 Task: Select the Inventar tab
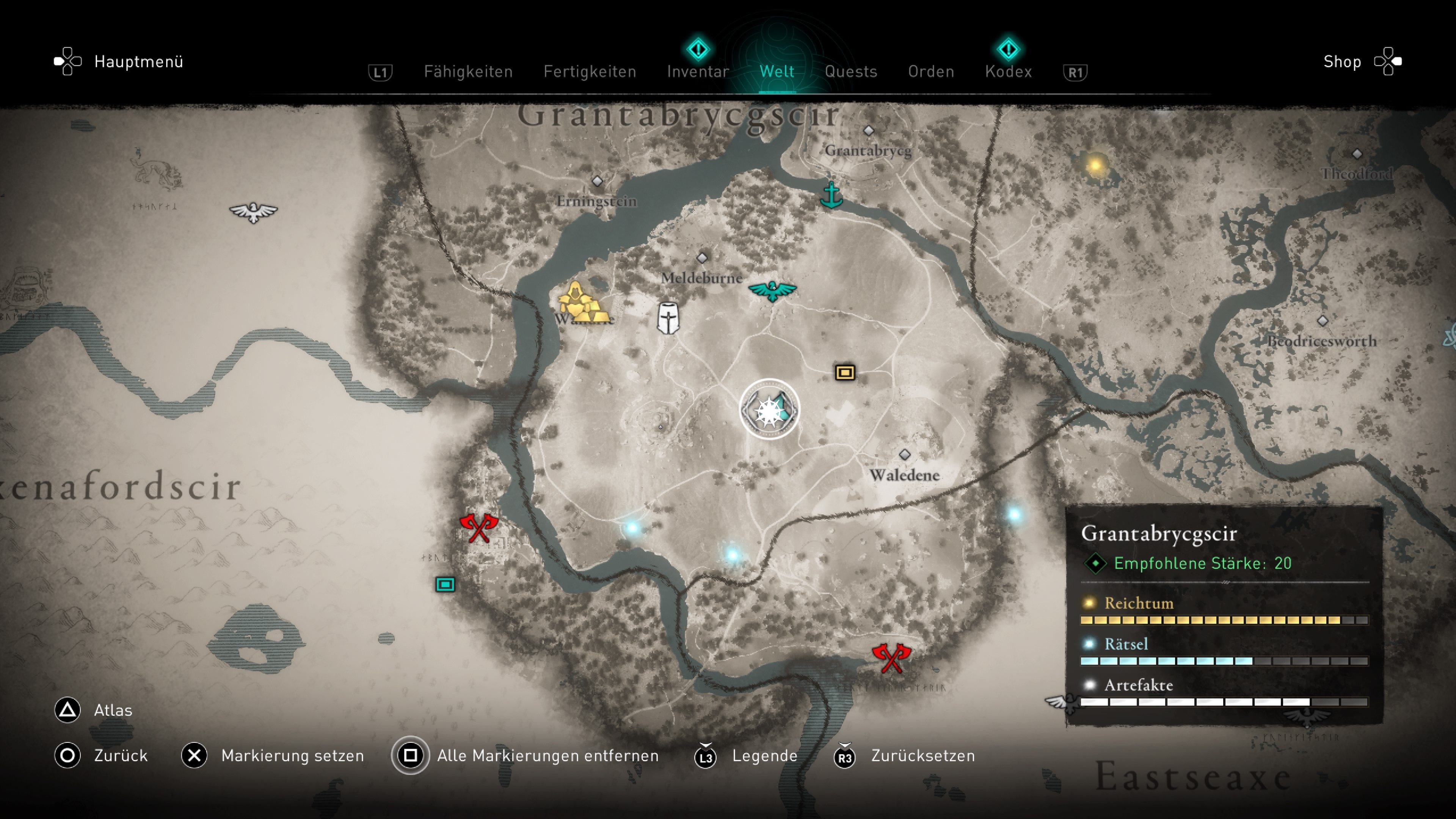click(698, 72)
